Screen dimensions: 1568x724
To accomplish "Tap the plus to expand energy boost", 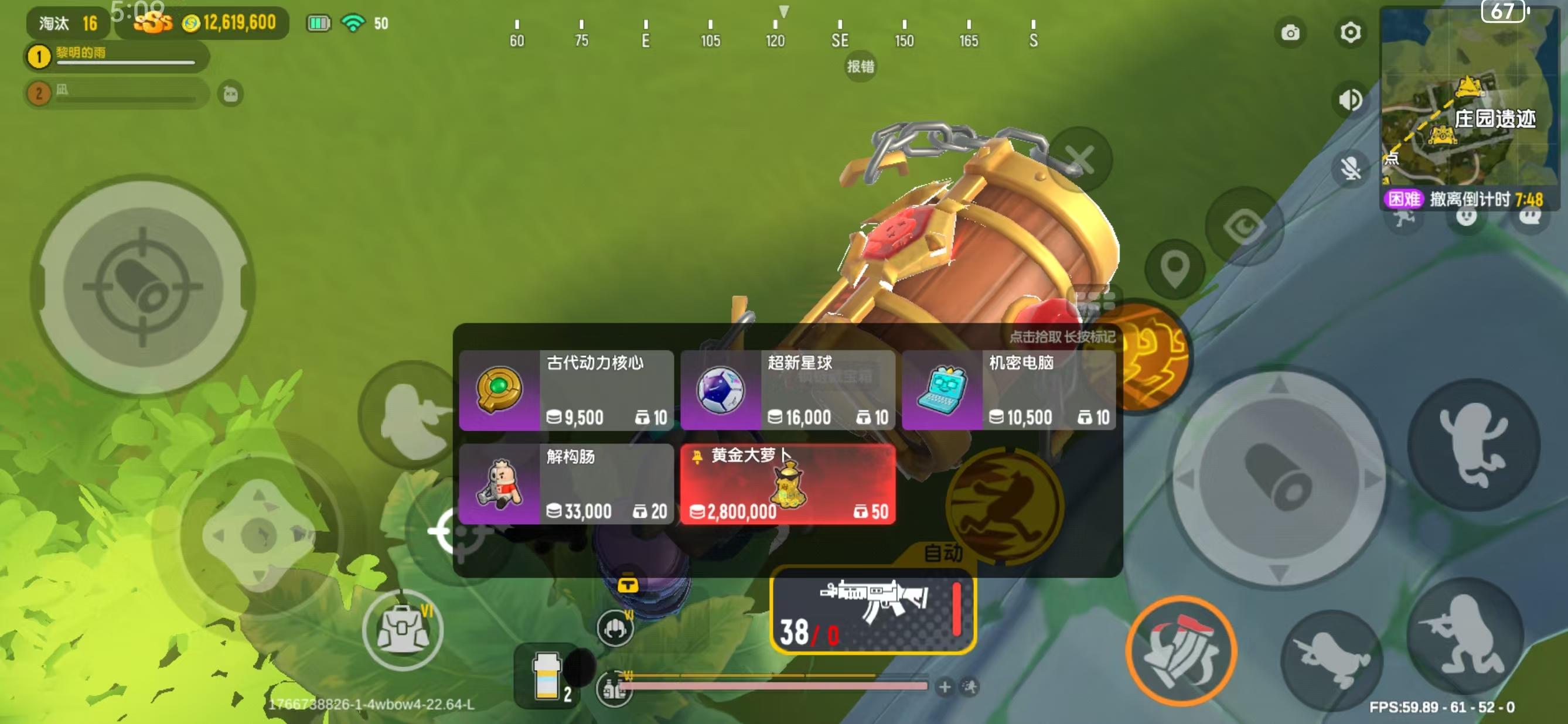I will pos(945,687).
